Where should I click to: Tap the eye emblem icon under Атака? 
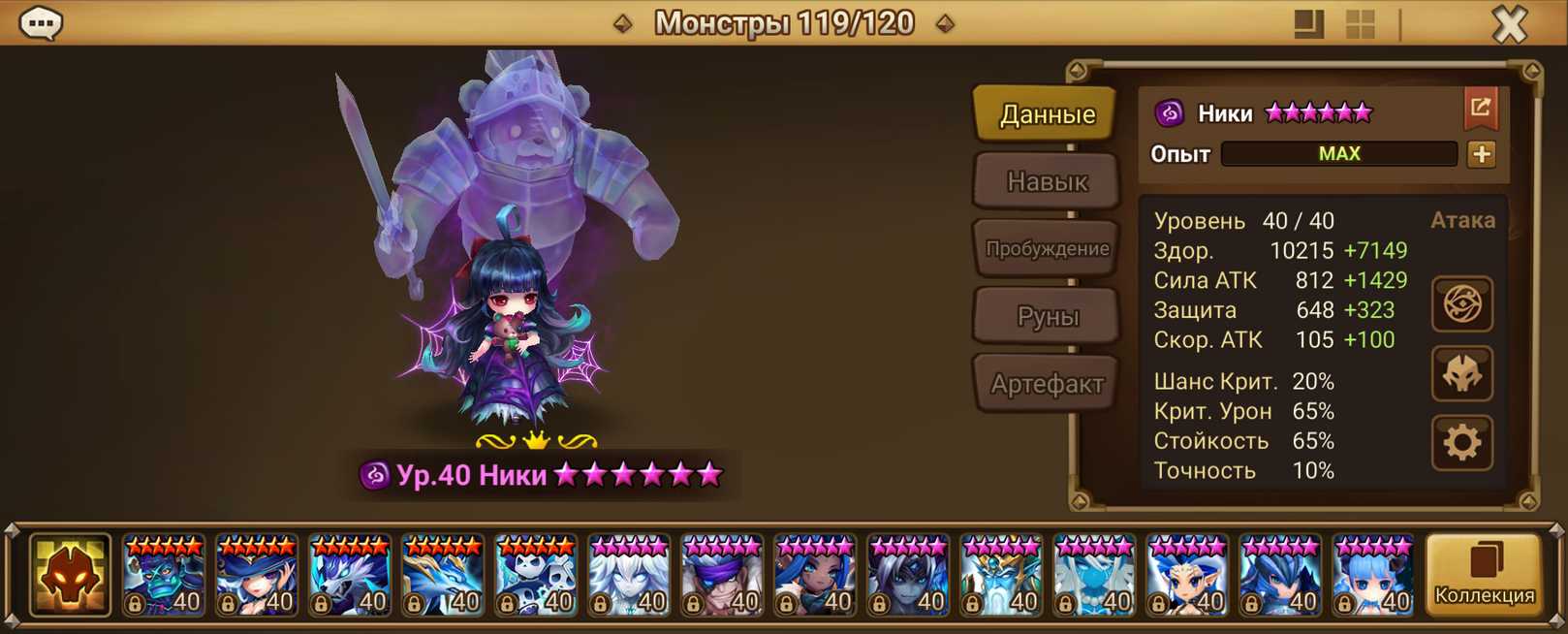click(1461, 304)
